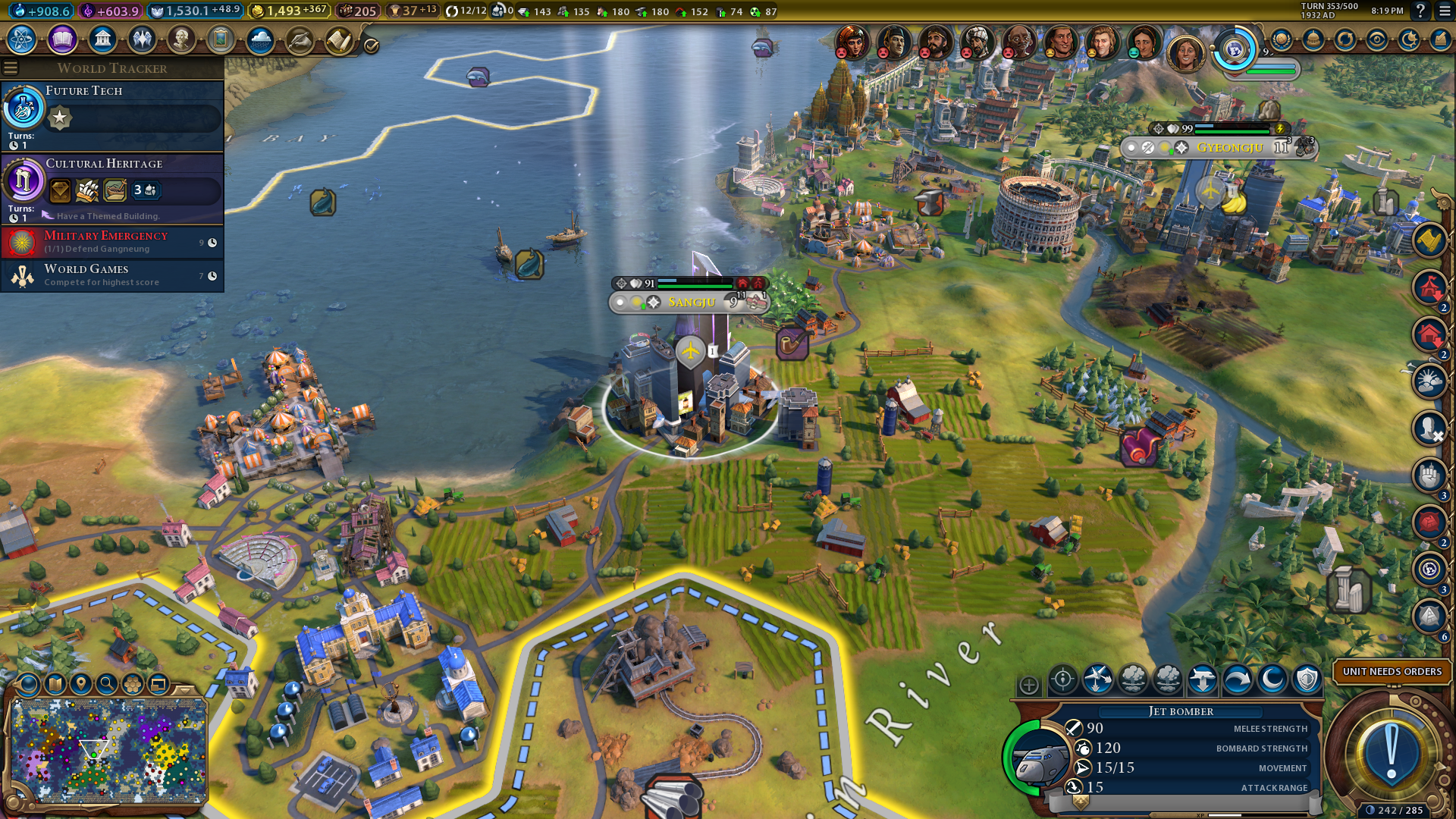
Task: Open the Great Works painting button
Action: 221,39
